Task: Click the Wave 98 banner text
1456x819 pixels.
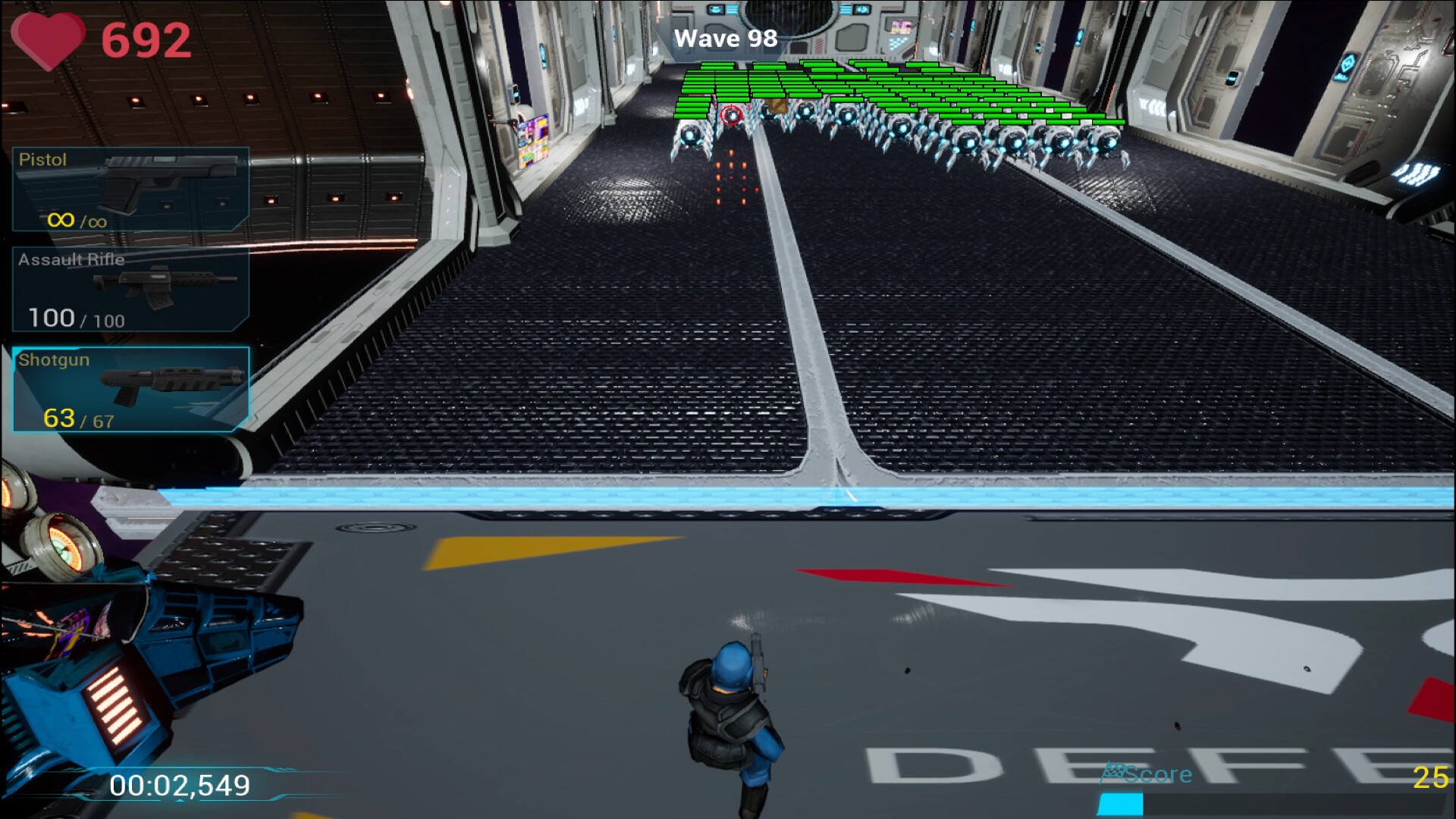Action: click(725, 38)
